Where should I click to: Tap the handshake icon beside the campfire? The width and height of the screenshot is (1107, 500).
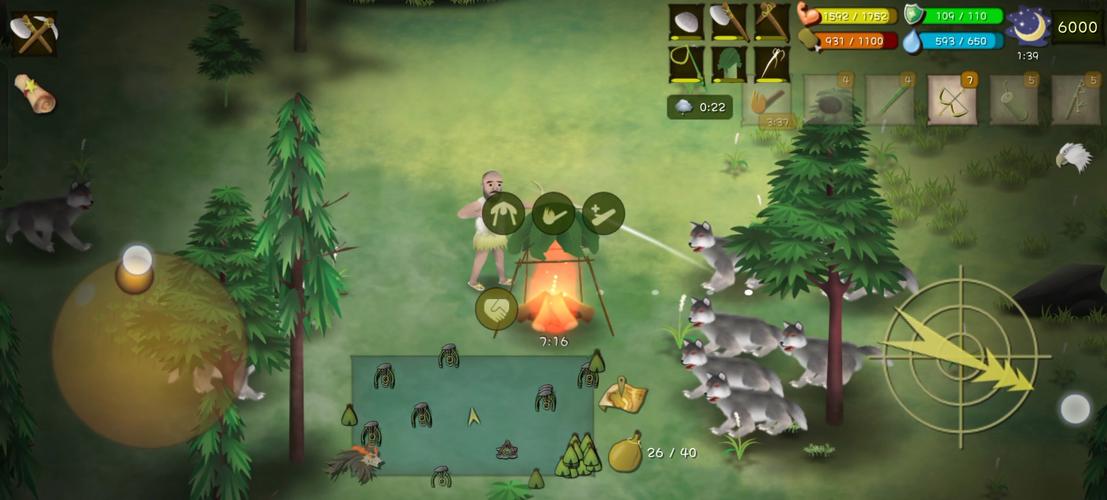[x=496, y=309]
